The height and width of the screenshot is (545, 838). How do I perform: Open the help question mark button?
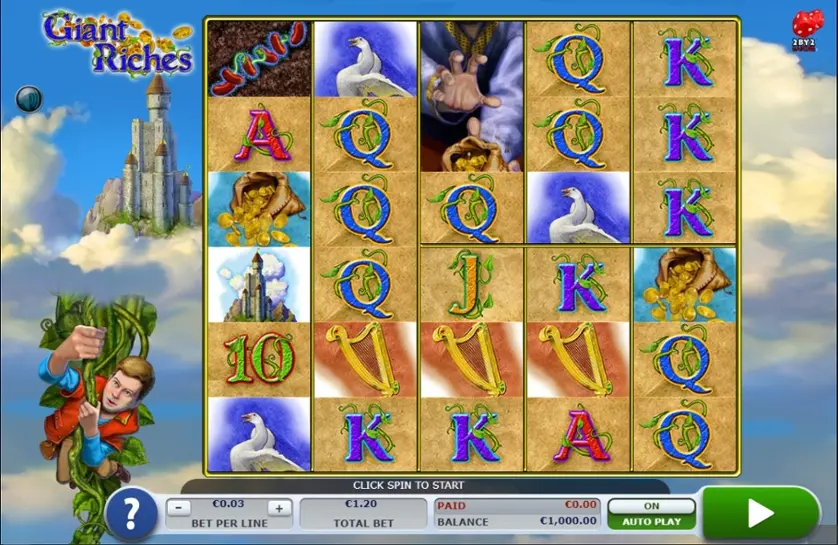[x=130, y=515]
